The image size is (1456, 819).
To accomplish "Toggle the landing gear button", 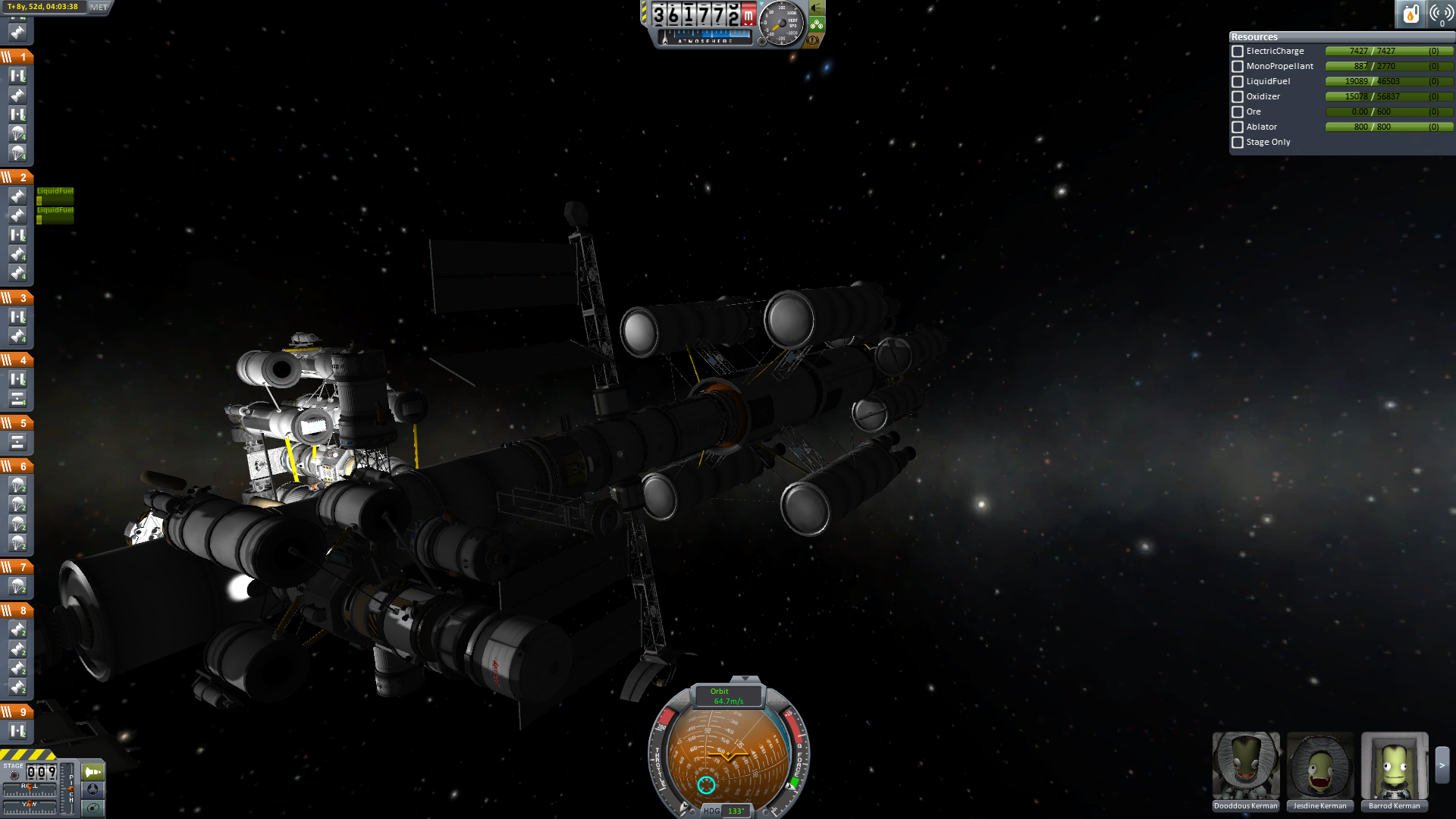I will coord(817,24).
